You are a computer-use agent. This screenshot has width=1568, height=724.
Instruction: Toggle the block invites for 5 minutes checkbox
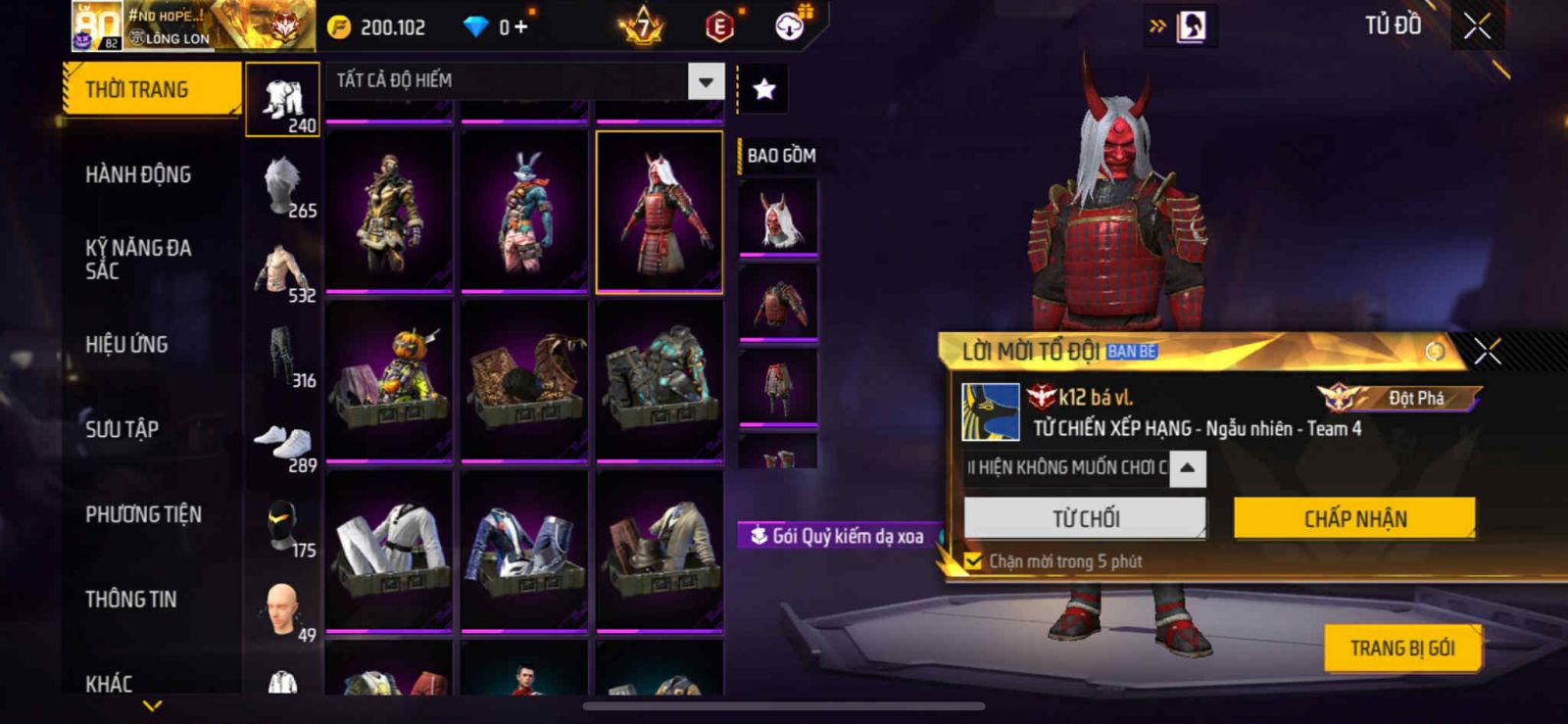coord(973,561)
